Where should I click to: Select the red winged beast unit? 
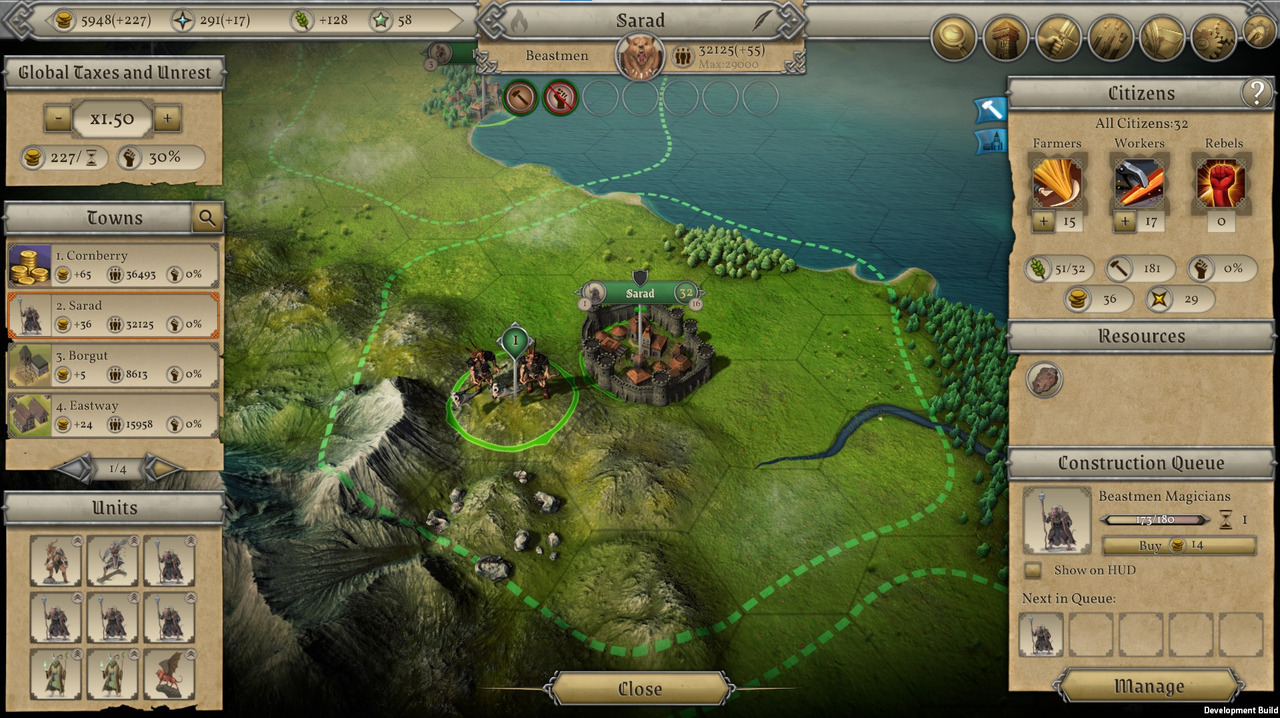pyautogui.click(x=168, y=674)
